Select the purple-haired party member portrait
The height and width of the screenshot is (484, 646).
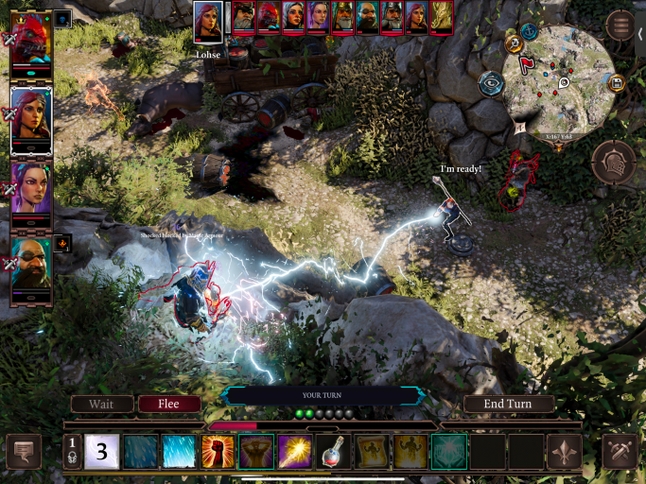[31, 190]
